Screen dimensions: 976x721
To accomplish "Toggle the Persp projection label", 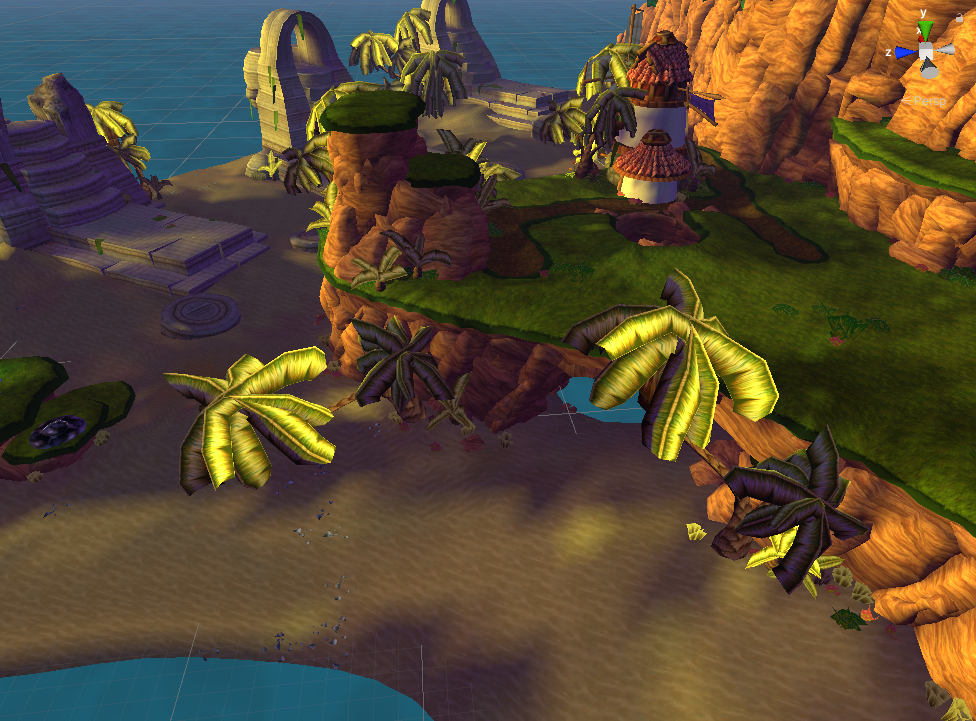I will click(932, 101).
